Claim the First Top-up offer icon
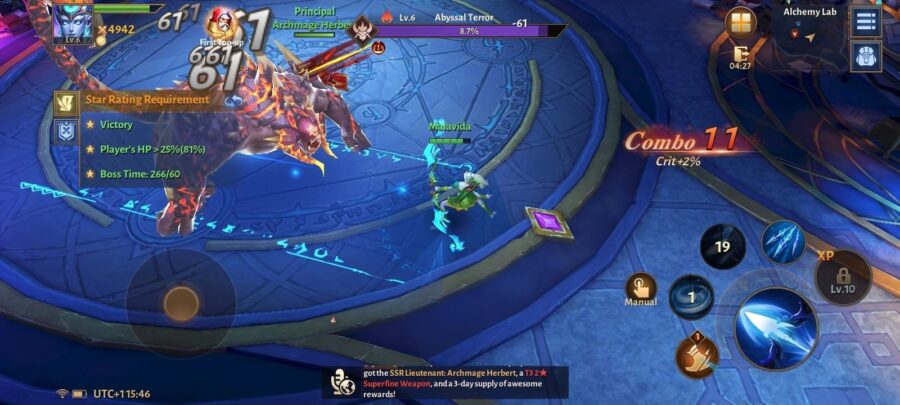 click(x=220, y=25)
